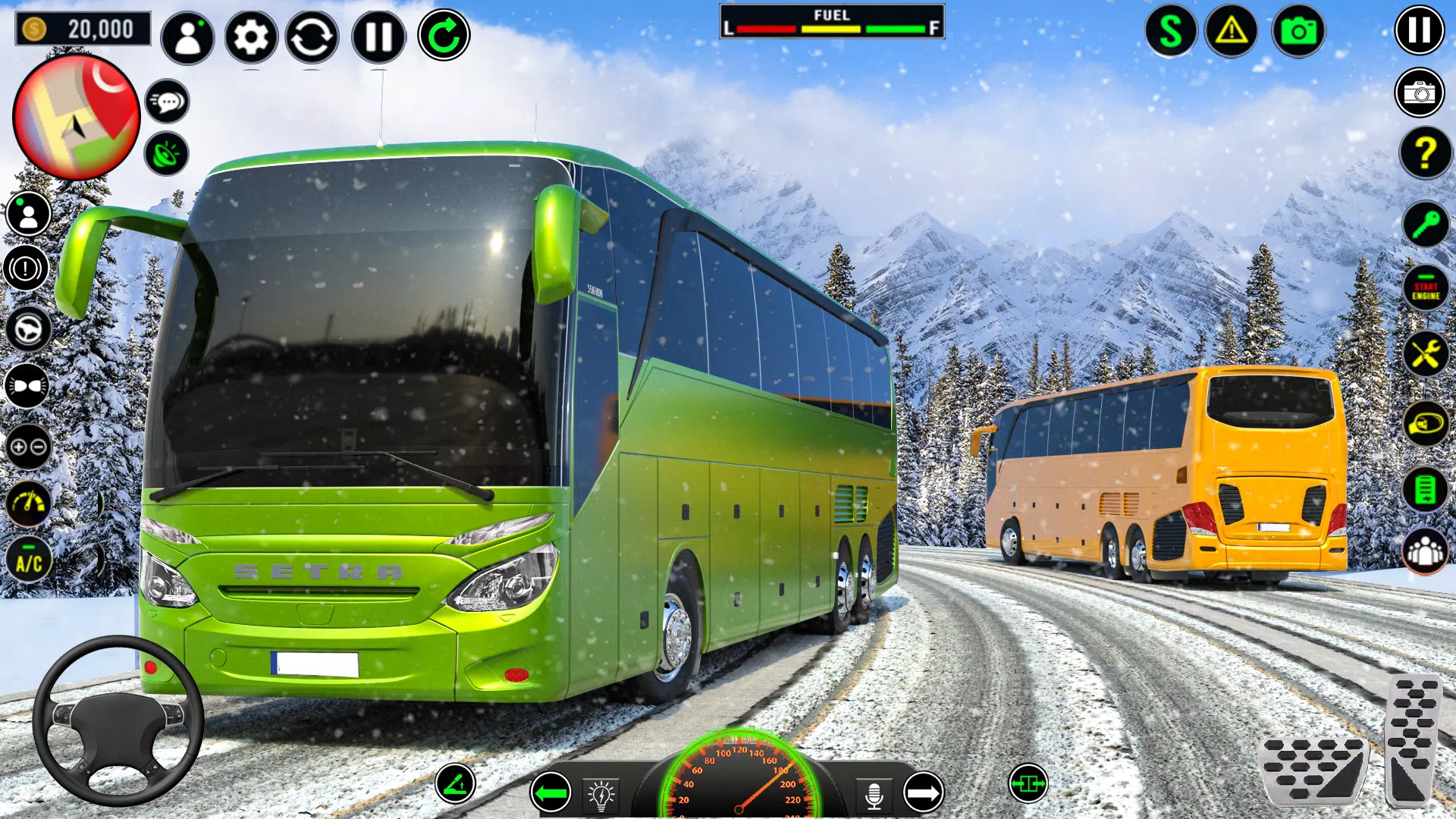Screen dimensions: 1456x819
Task: Click the green key icon
Action: (1426, 224)
